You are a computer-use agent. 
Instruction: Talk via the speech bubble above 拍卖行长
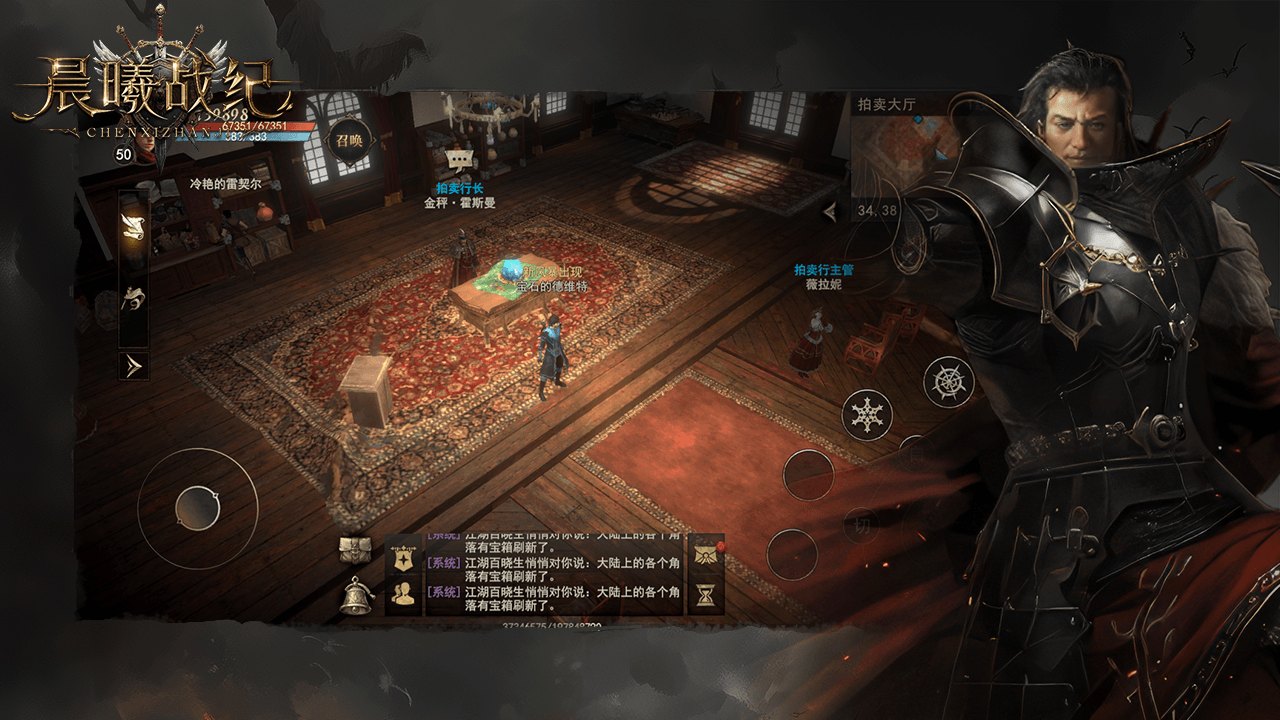[x=460, y=159]
